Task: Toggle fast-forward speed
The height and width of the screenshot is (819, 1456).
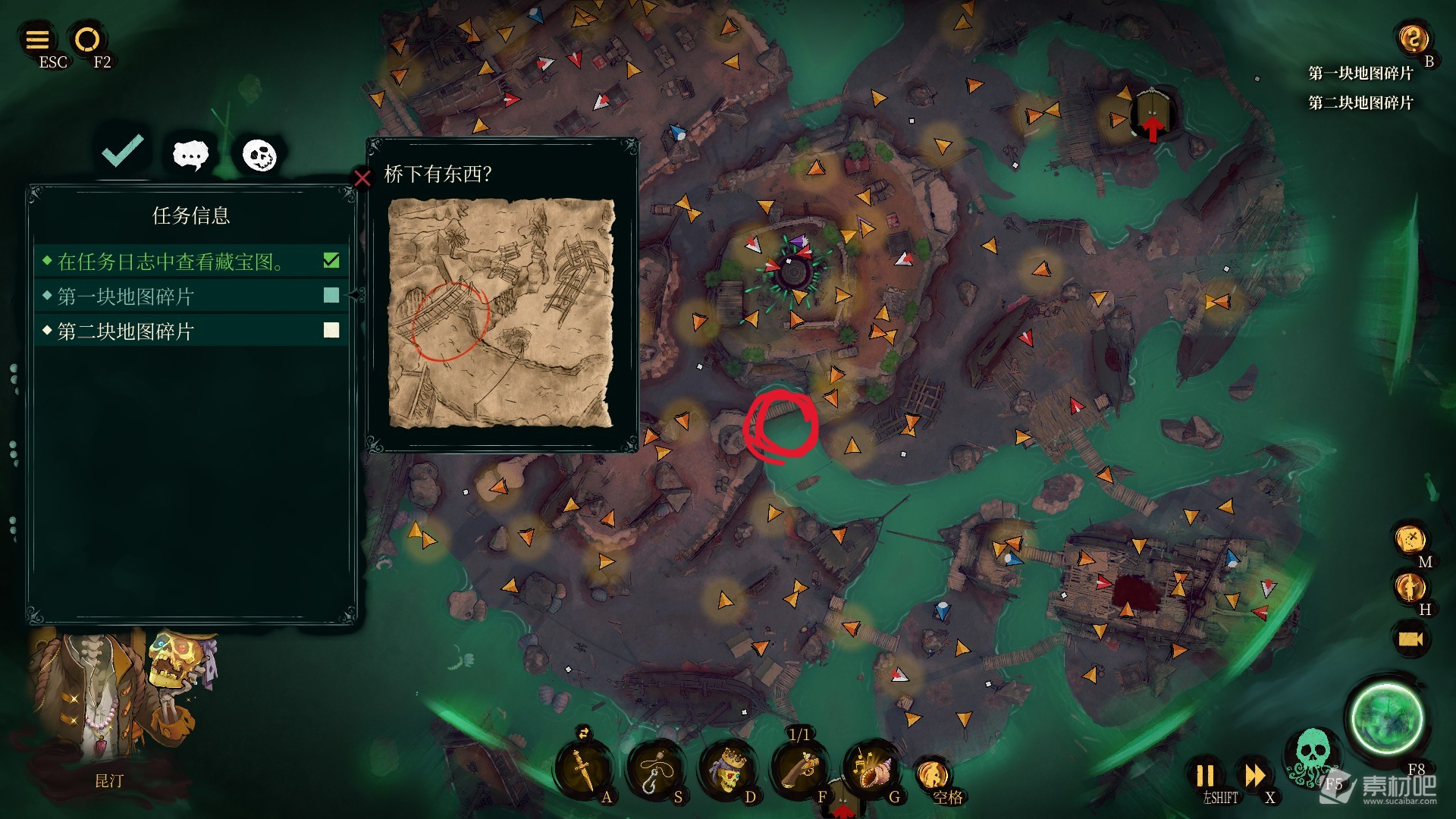Action: tap(1255, 776)
